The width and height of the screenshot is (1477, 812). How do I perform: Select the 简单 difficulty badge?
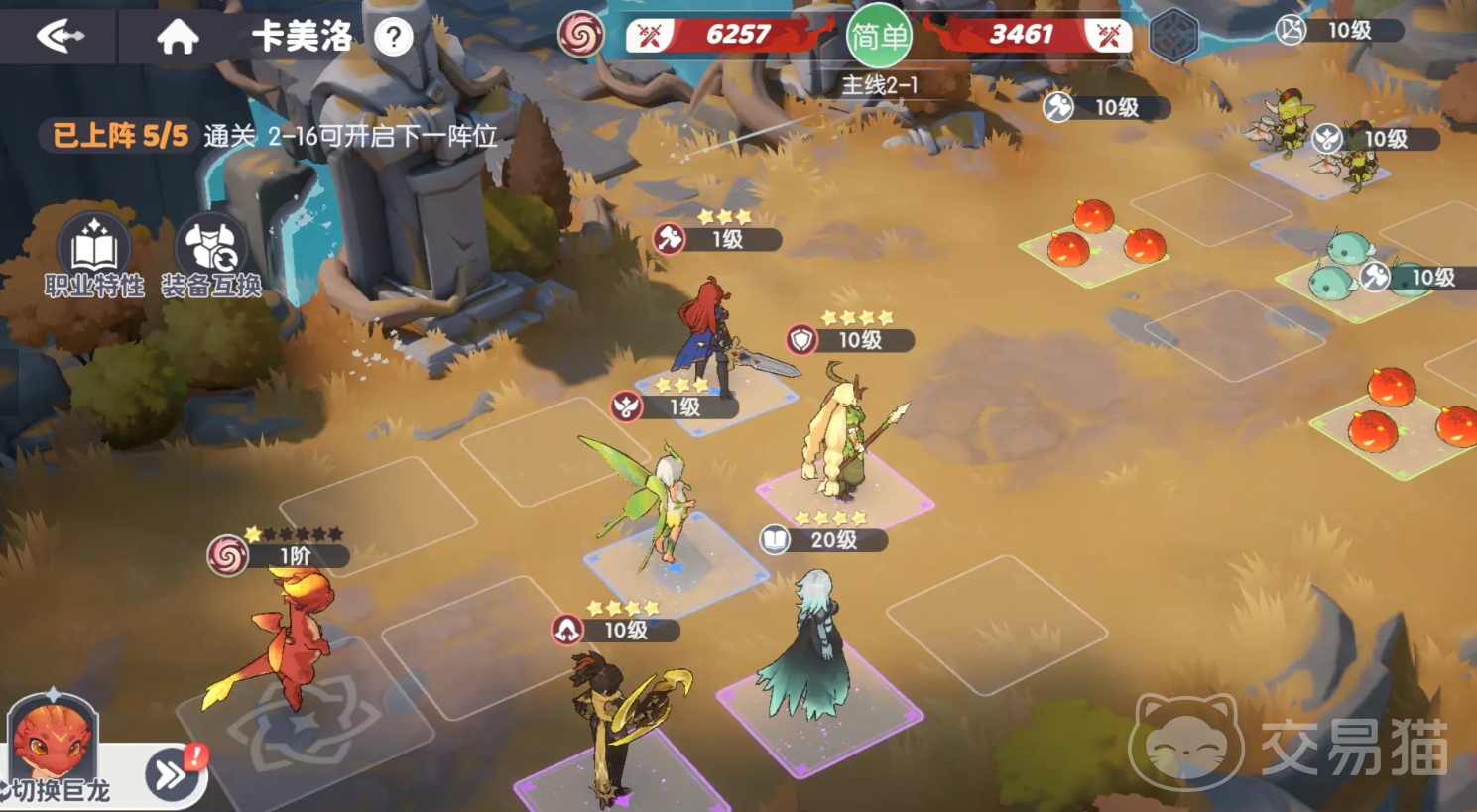(878, 37)
